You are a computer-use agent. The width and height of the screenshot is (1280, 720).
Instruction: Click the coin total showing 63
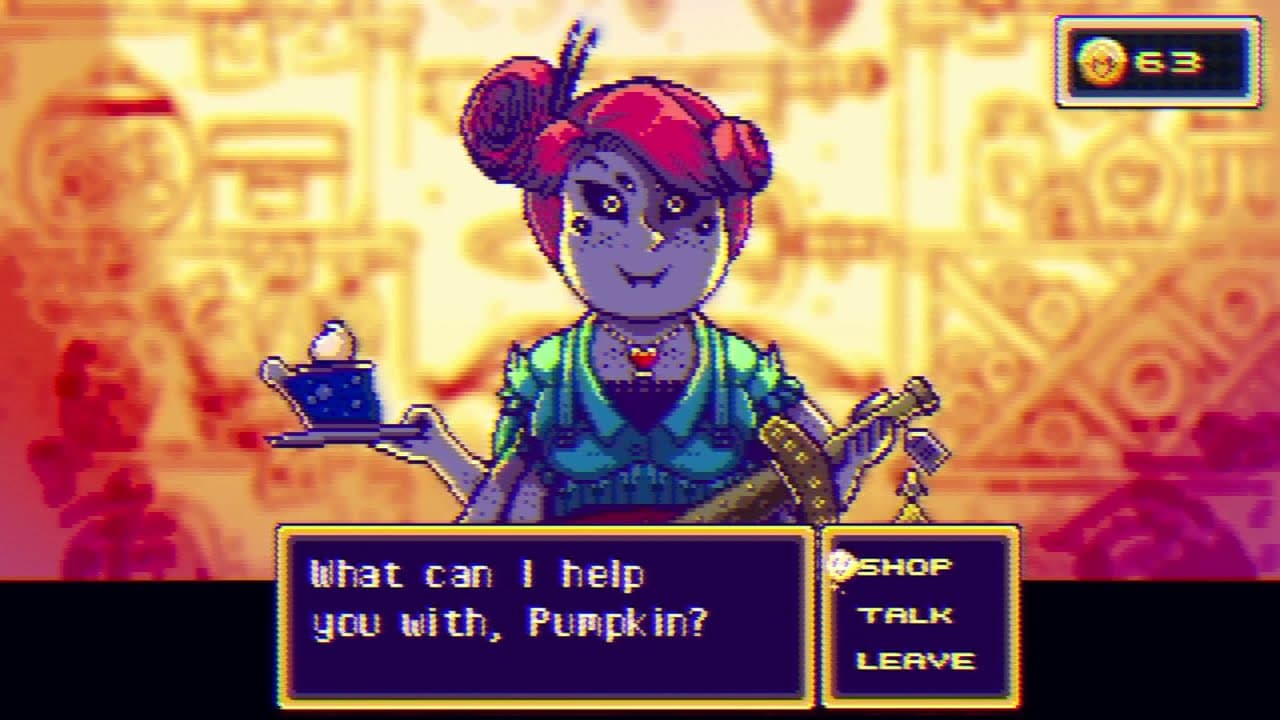click(x=1170, y=60)
